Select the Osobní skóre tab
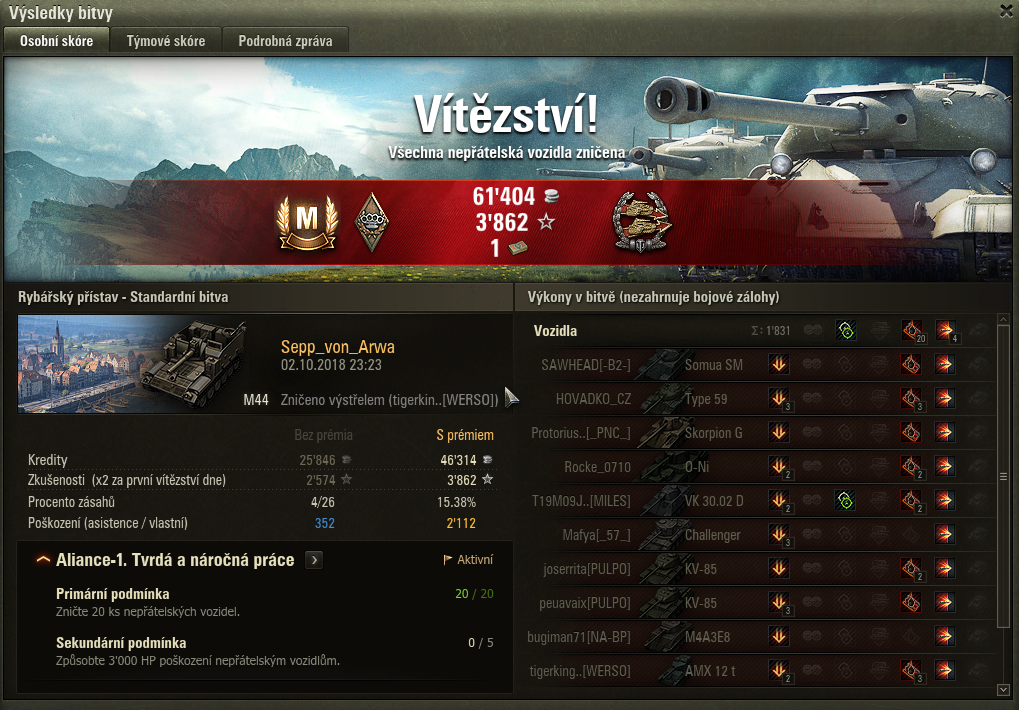Viewport: 1019px width, 710px height. click(x=57, y=41)
